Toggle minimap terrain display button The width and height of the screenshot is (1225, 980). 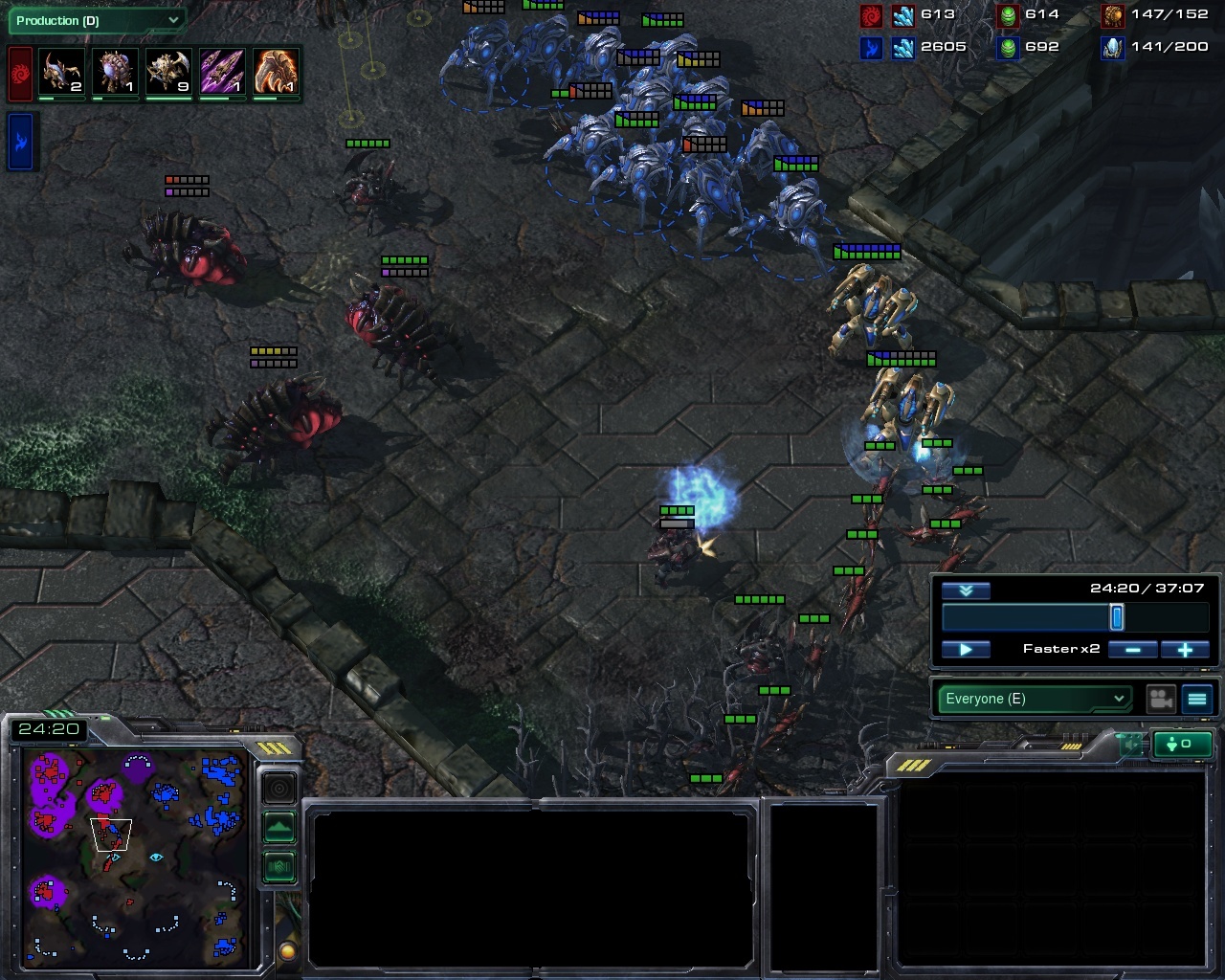coord(278,827)
